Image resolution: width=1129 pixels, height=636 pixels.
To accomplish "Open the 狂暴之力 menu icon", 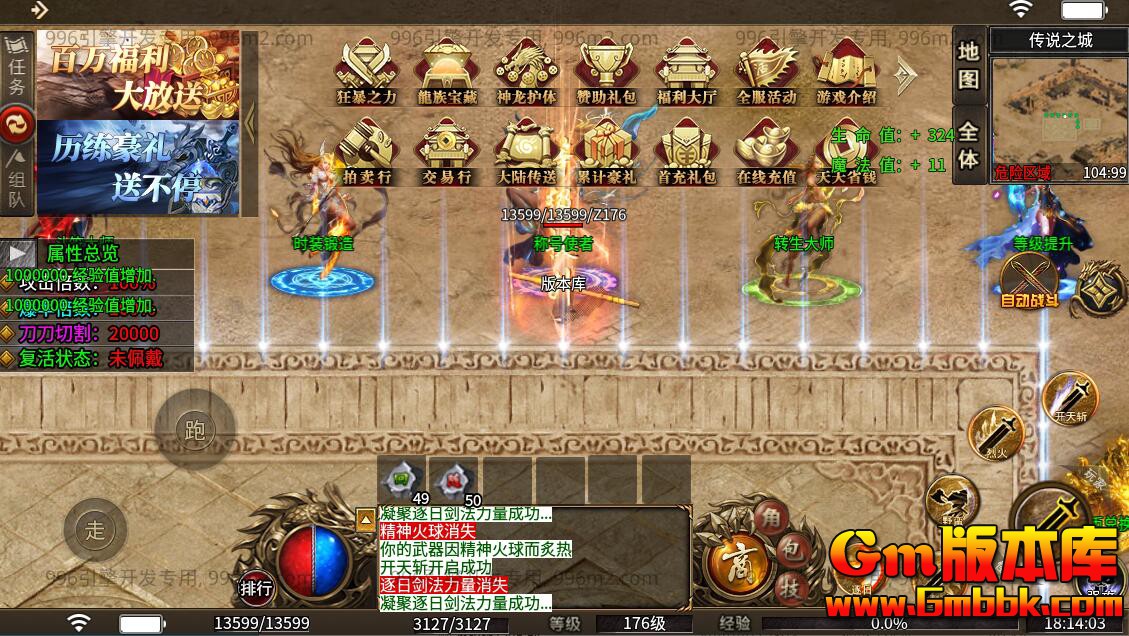I will (x=367, y=70).
